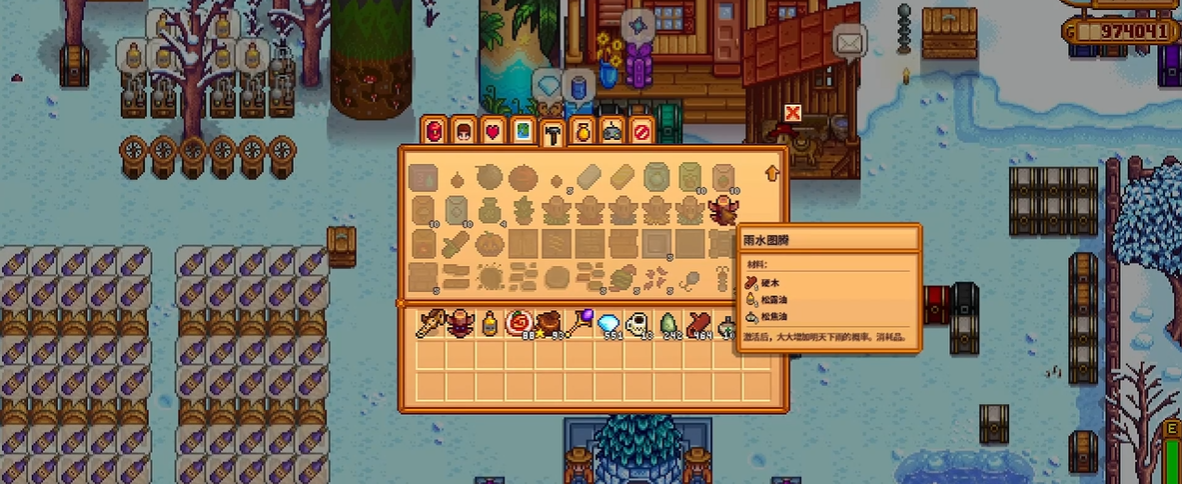The image size is (1182, 484).
Task: Open the social tab with the heart
Action: (492, 131)
